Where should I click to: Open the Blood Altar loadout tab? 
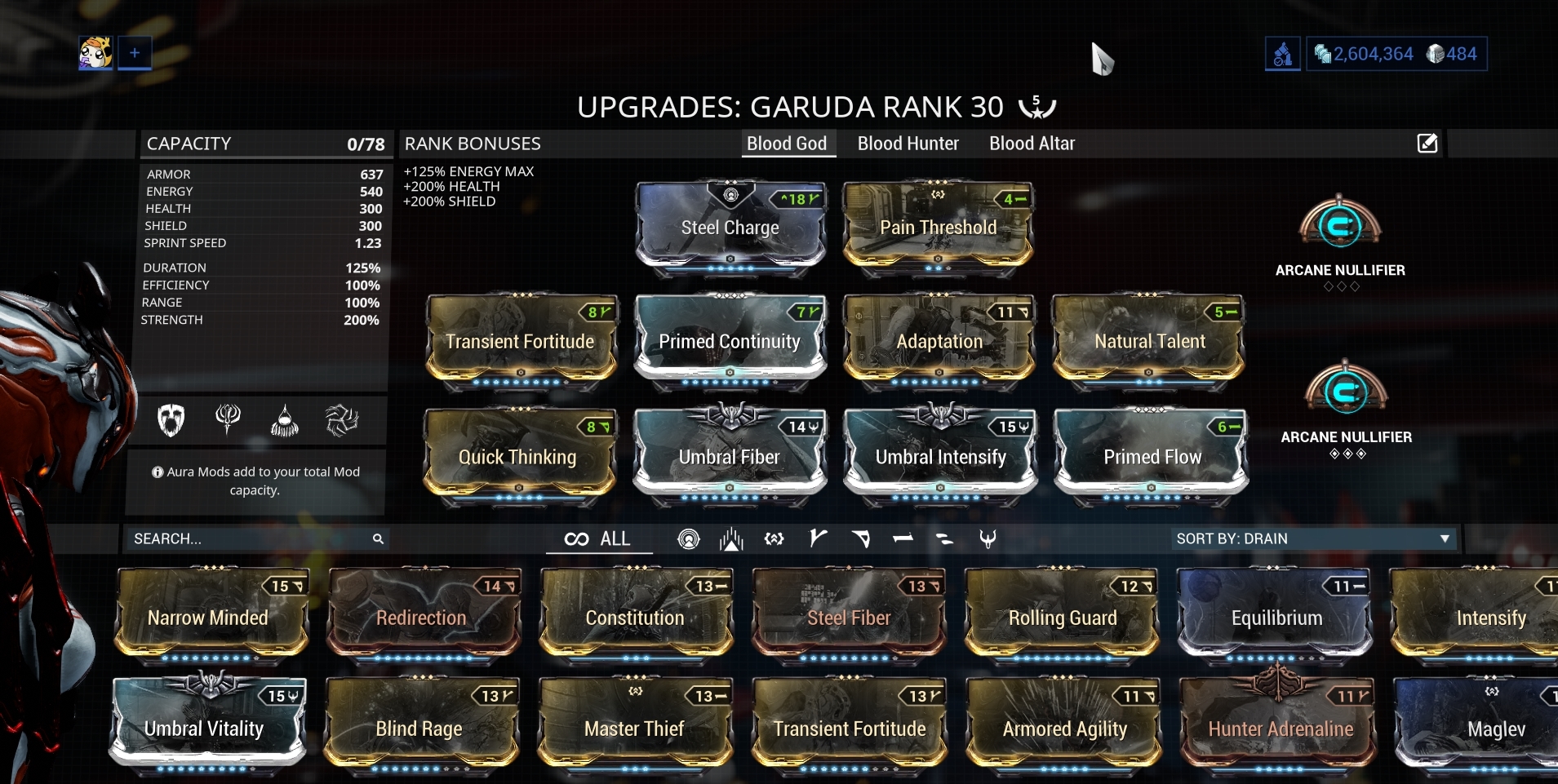[1031, 143]
